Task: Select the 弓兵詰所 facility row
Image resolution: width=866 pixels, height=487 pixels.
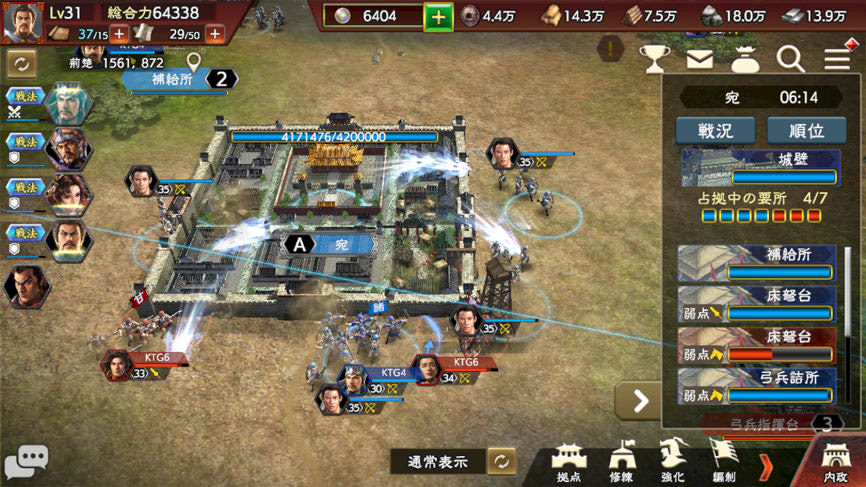Action: pyautogui.click(x=756, y=386)
